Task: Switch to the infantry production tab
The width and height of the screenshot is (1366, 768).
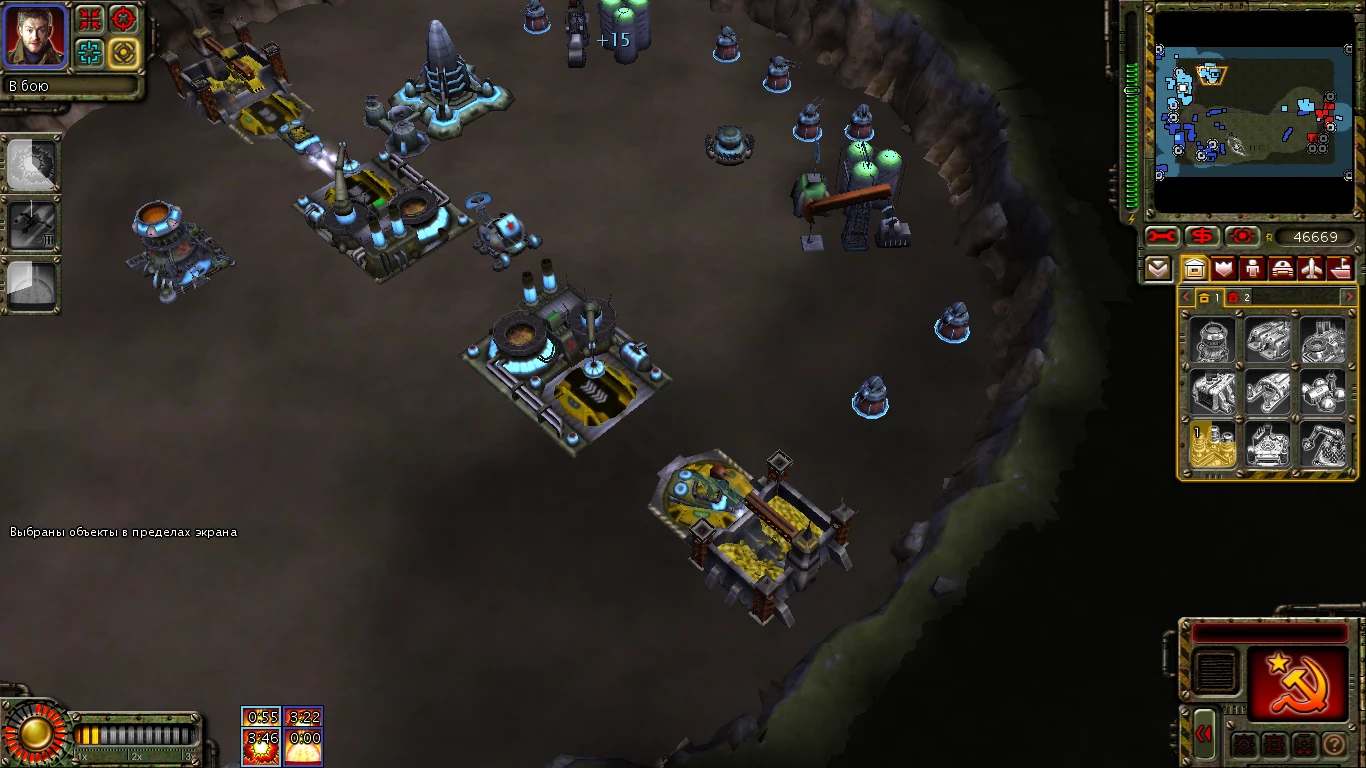Action: point(1254,267)
